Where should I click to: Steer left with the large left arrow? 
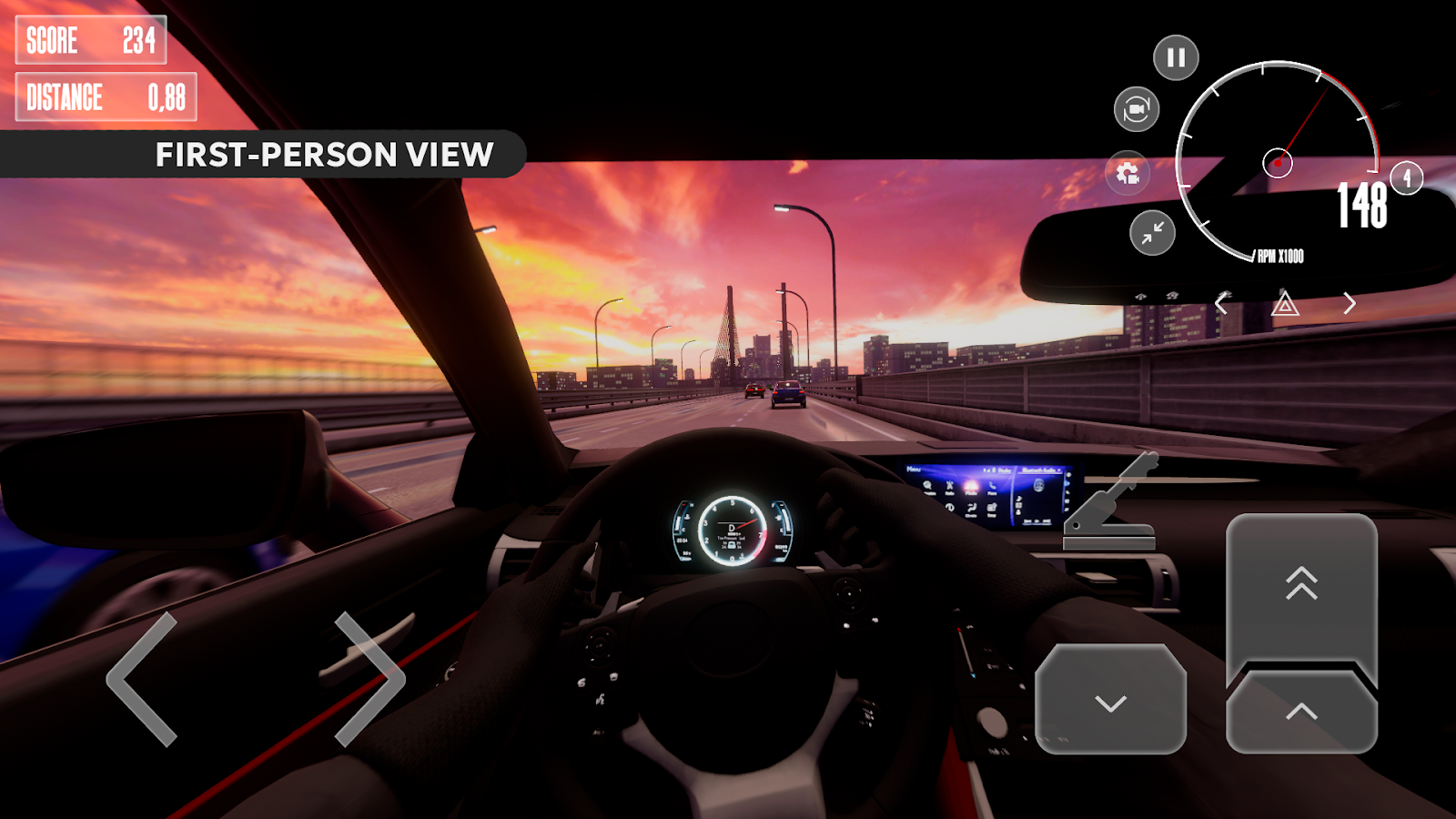coord(142,679)
